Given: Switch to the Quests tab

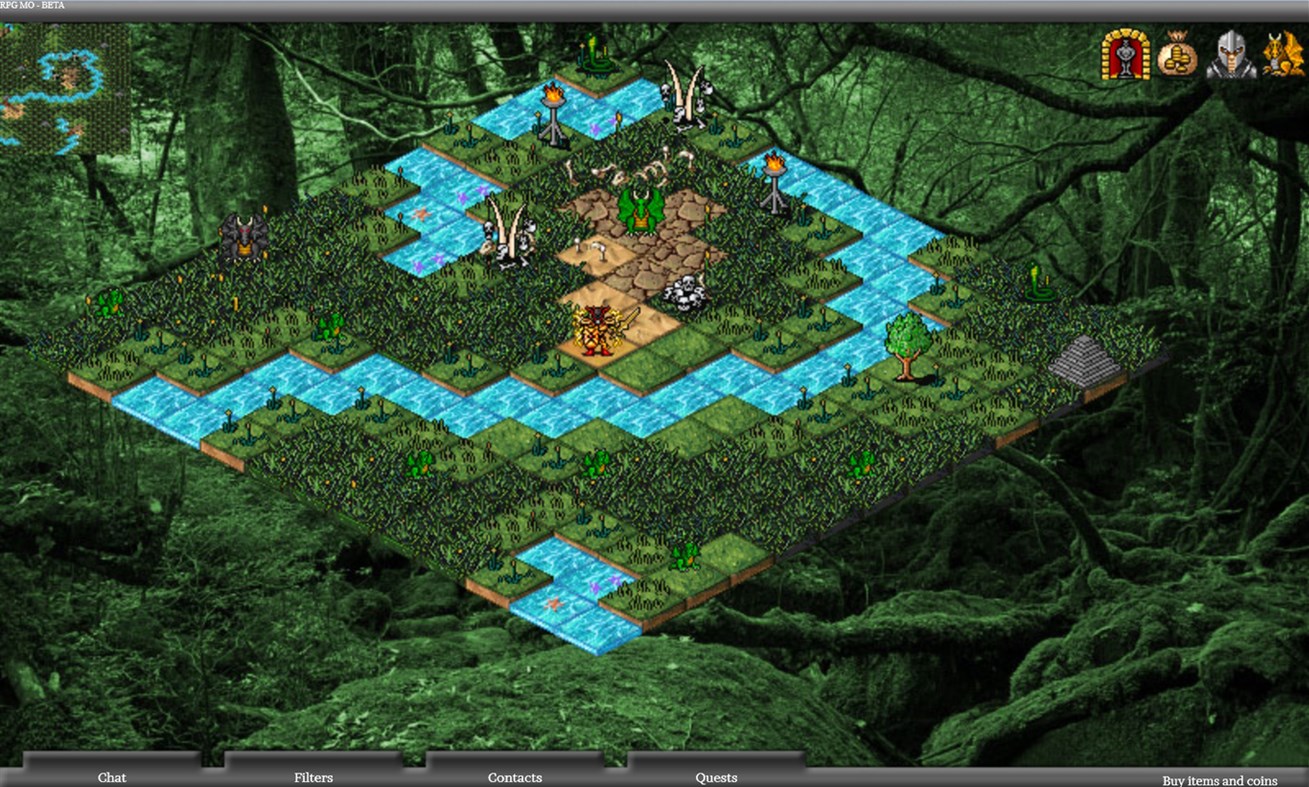Looking at the screenshot, I should tap(716, 777).
